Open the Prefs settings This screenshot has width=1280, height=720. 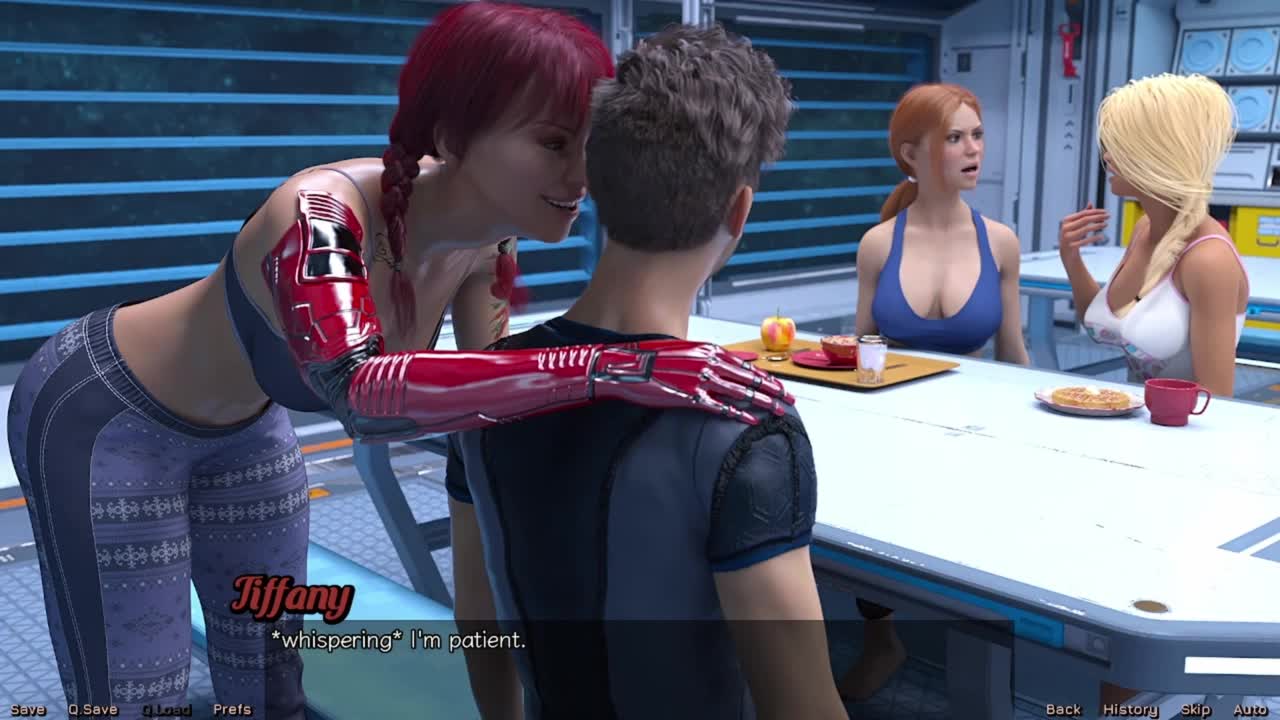[232, 709]
